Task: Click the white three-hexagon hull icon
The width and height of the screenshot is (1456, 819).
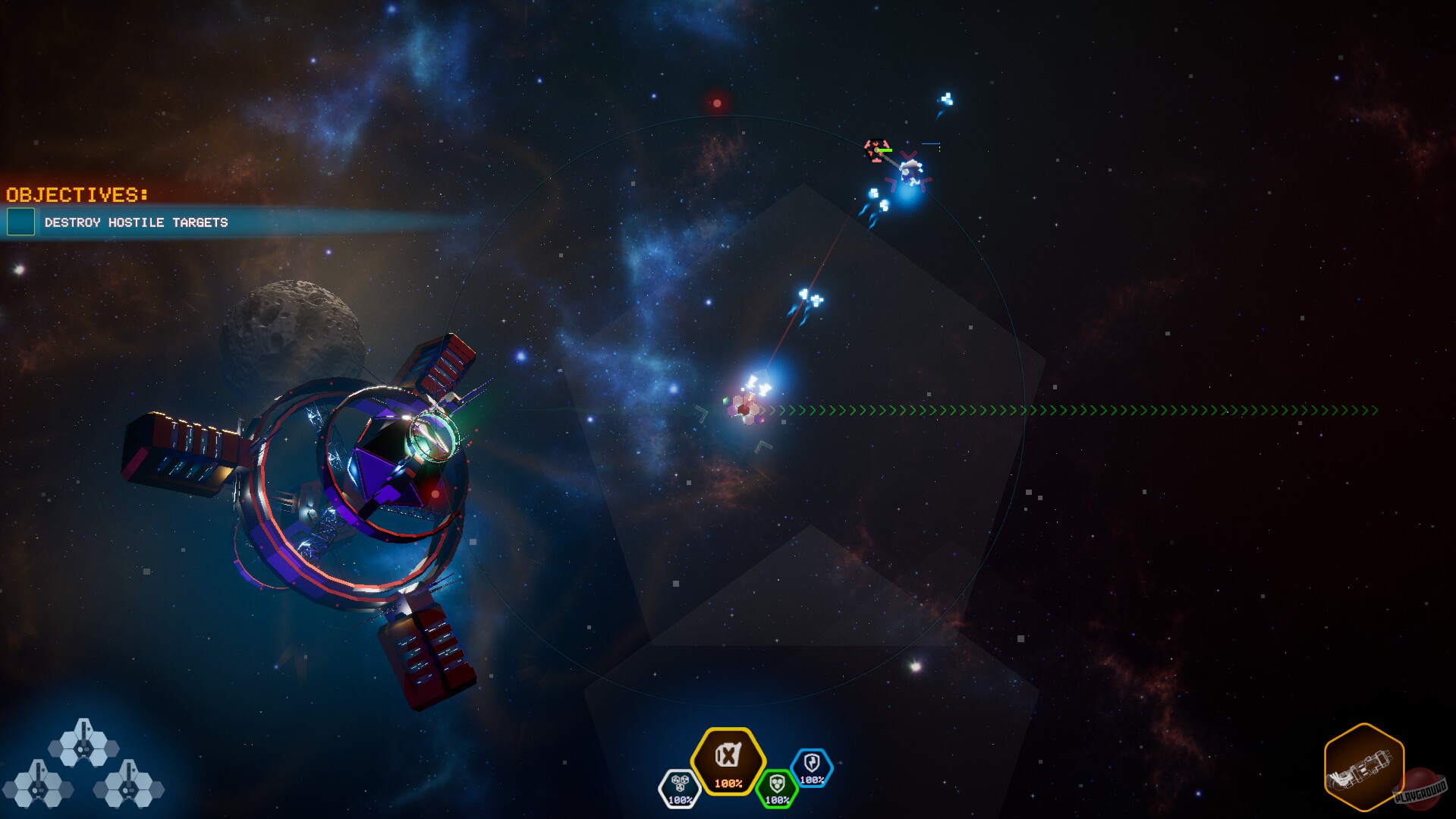Action: coord(679,789)
